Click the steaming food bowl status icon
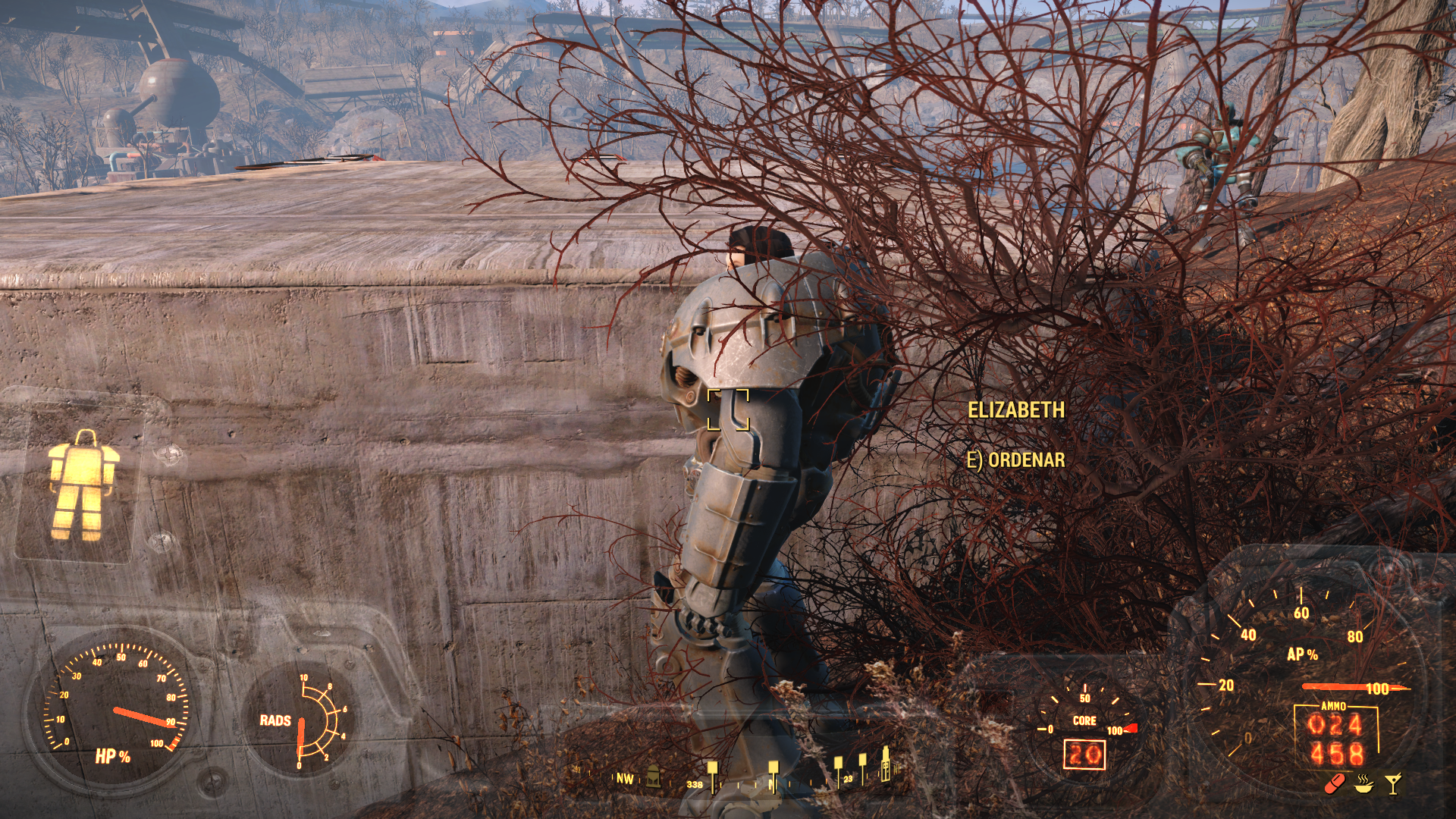The image size is (1456, 819). point(1364,783)
